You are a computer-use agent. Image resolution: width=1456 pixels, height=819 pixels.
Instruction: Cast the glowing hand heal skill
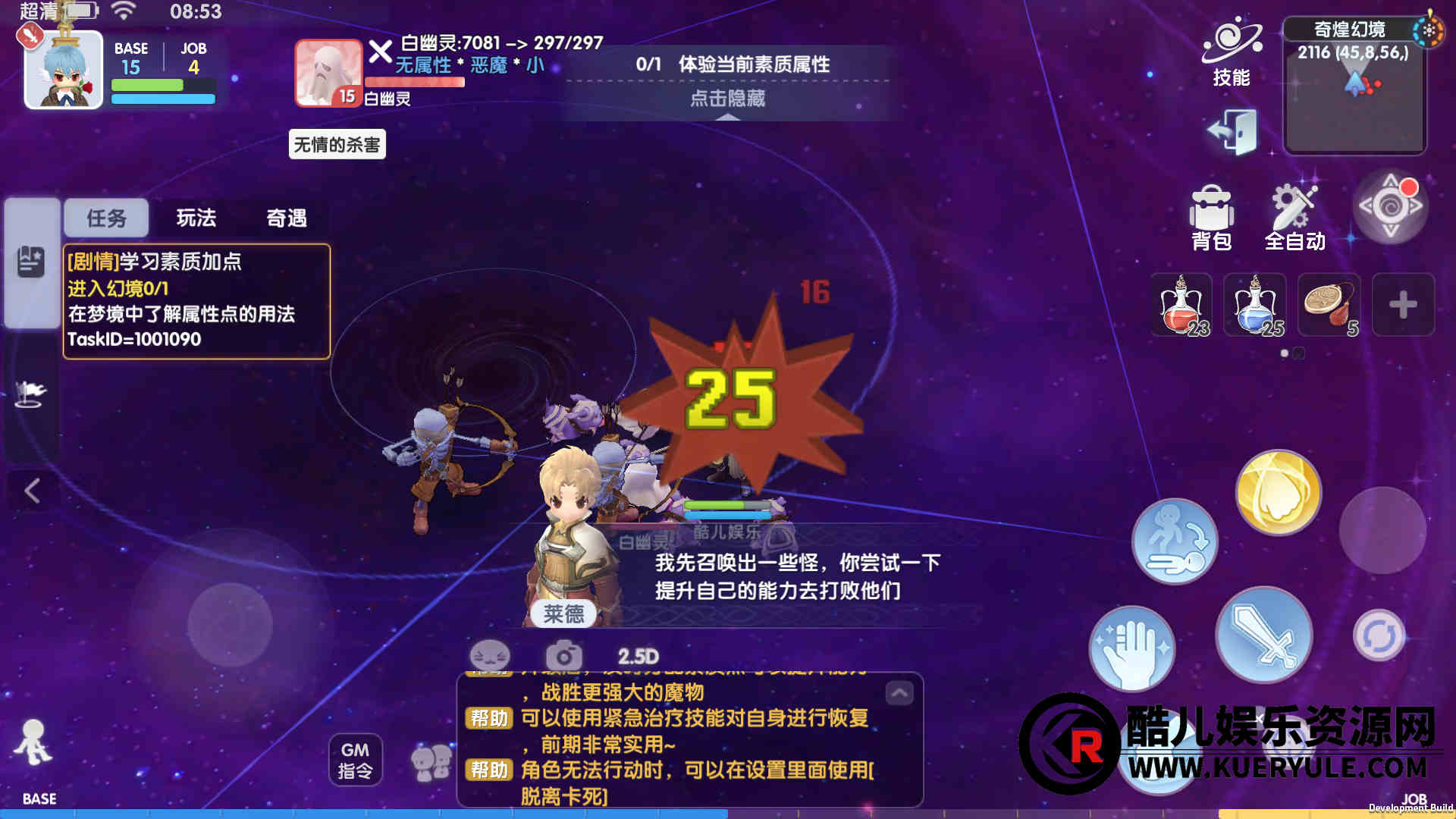pyautogui.click(x=1132, y=648)
